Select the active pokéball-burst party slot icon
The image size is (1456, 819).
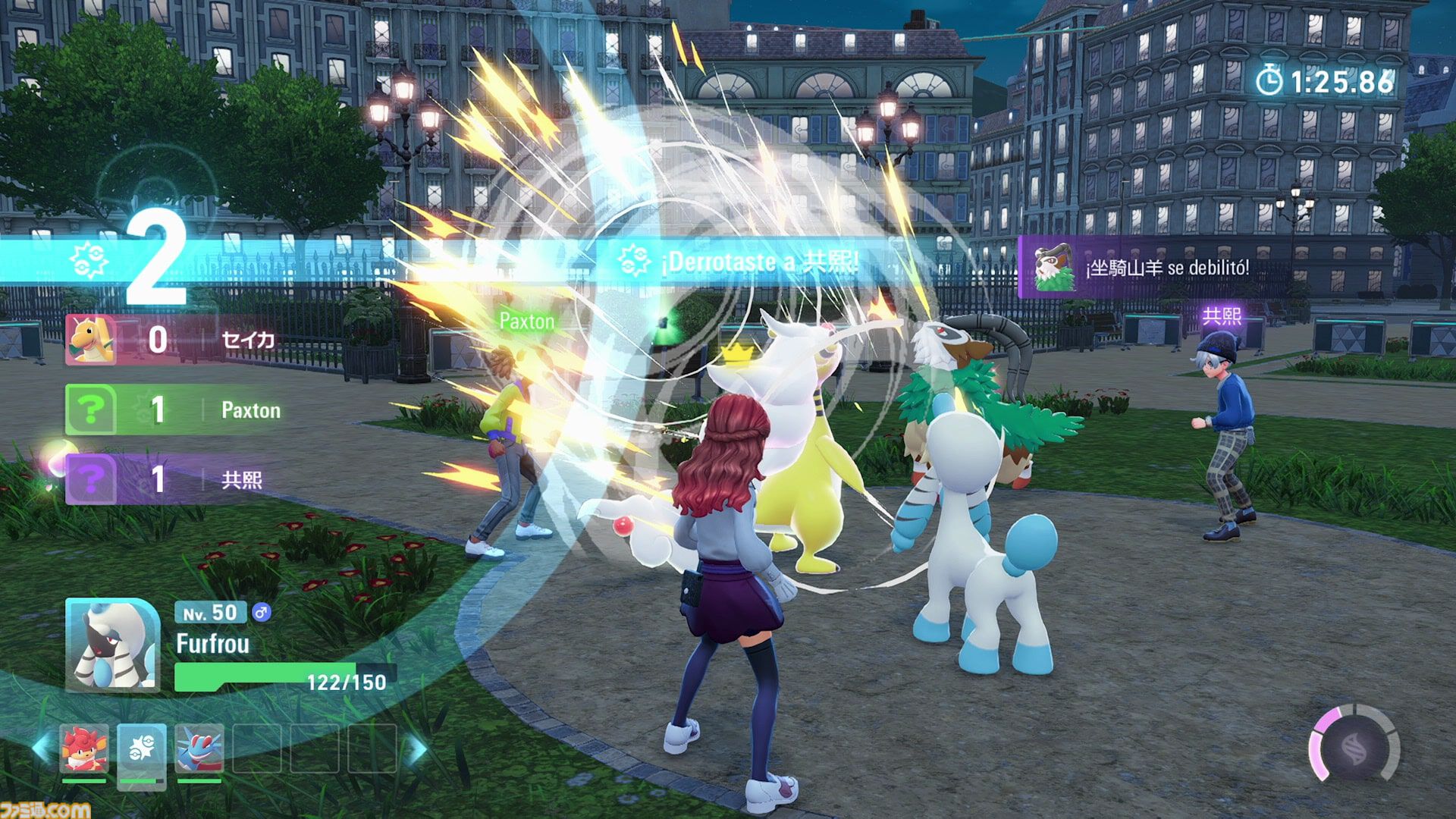point(141,749)
